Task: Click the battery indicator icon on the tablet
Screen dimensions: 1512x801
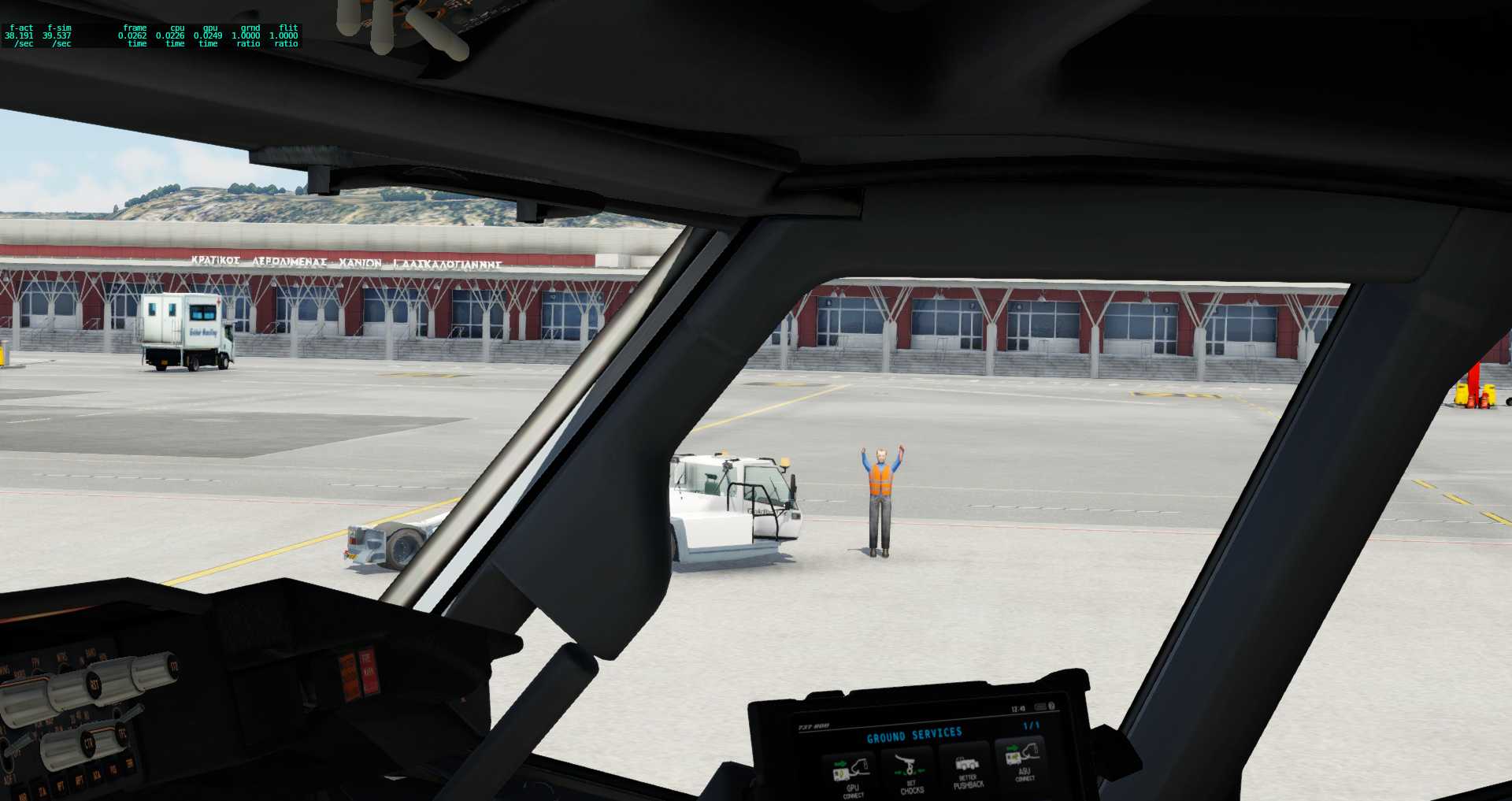Action: [x=1039, y=706]
